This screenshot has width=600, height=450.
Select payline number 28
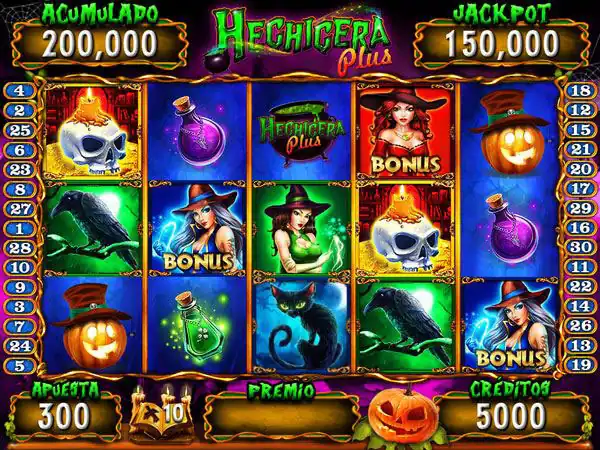pyautogui.click(x=20, y=247)
